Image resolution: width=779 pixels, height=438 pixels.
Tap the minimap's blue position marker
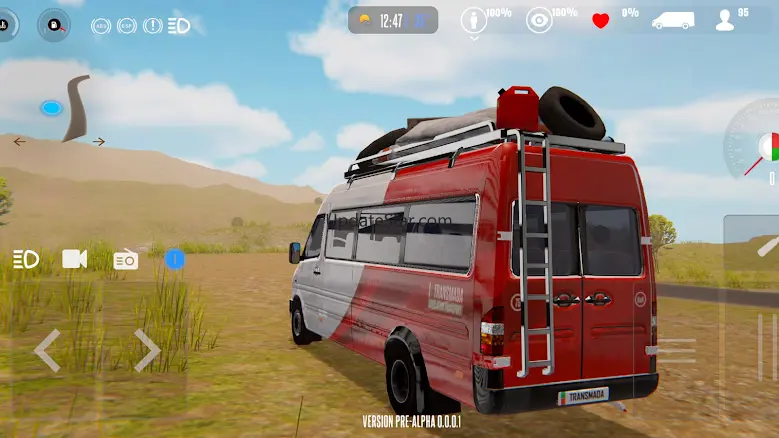(51, 108)
